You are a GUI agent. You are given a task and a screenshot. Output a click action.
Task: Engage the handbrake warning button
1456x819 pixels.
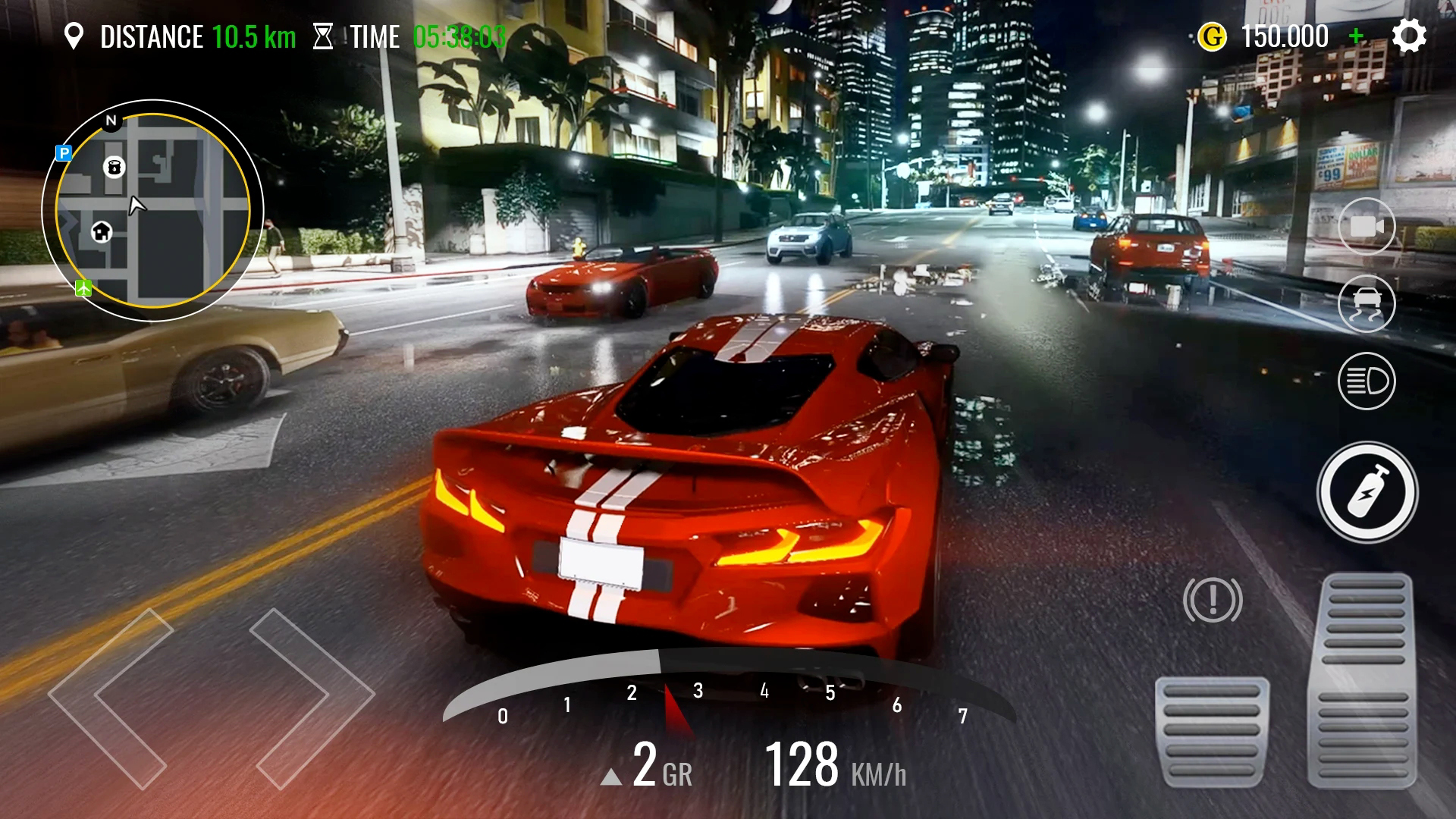tap(1213, 600)
